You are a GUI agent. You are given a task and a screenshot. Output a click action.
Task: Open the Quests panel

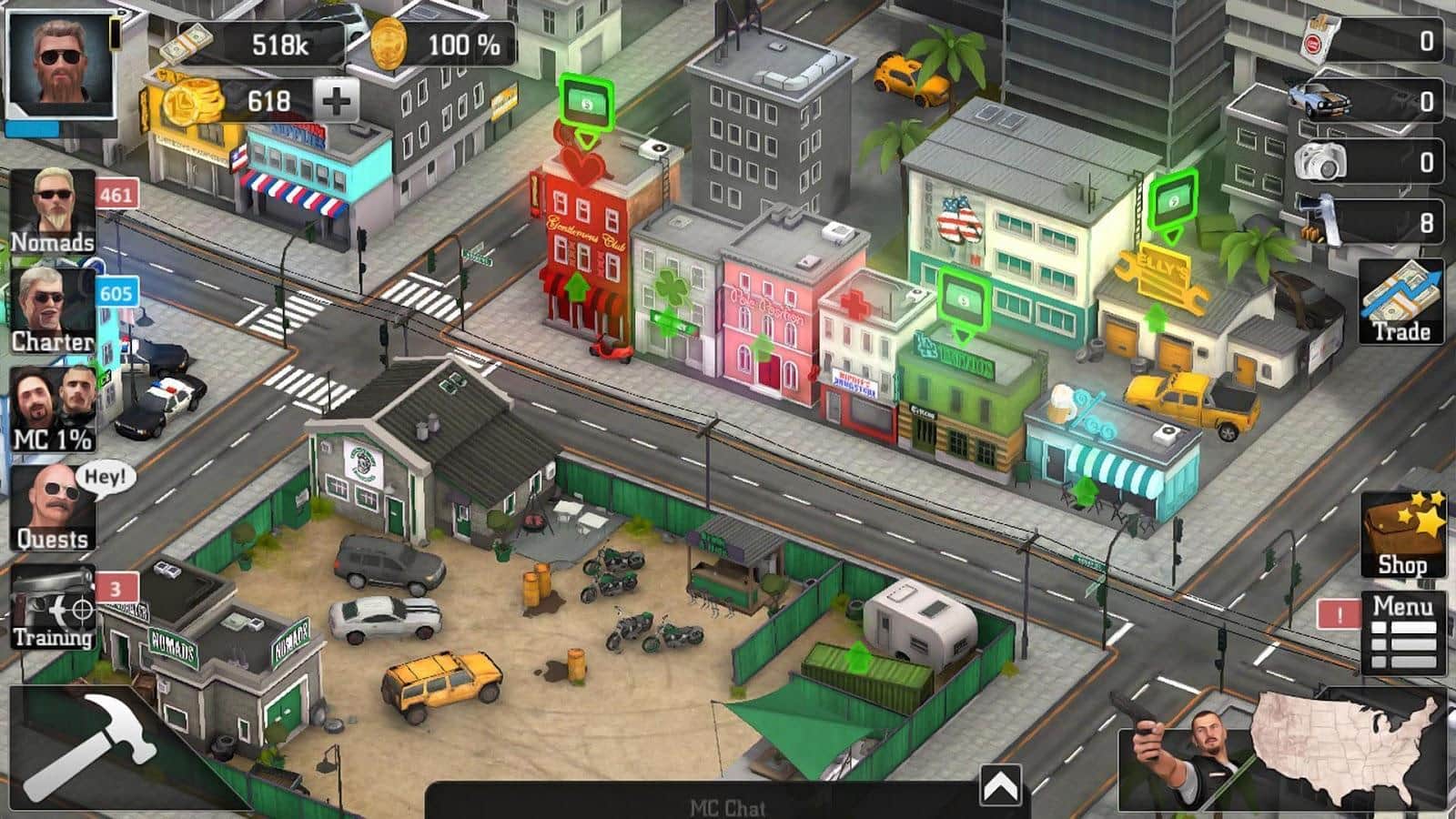(53, 508)
